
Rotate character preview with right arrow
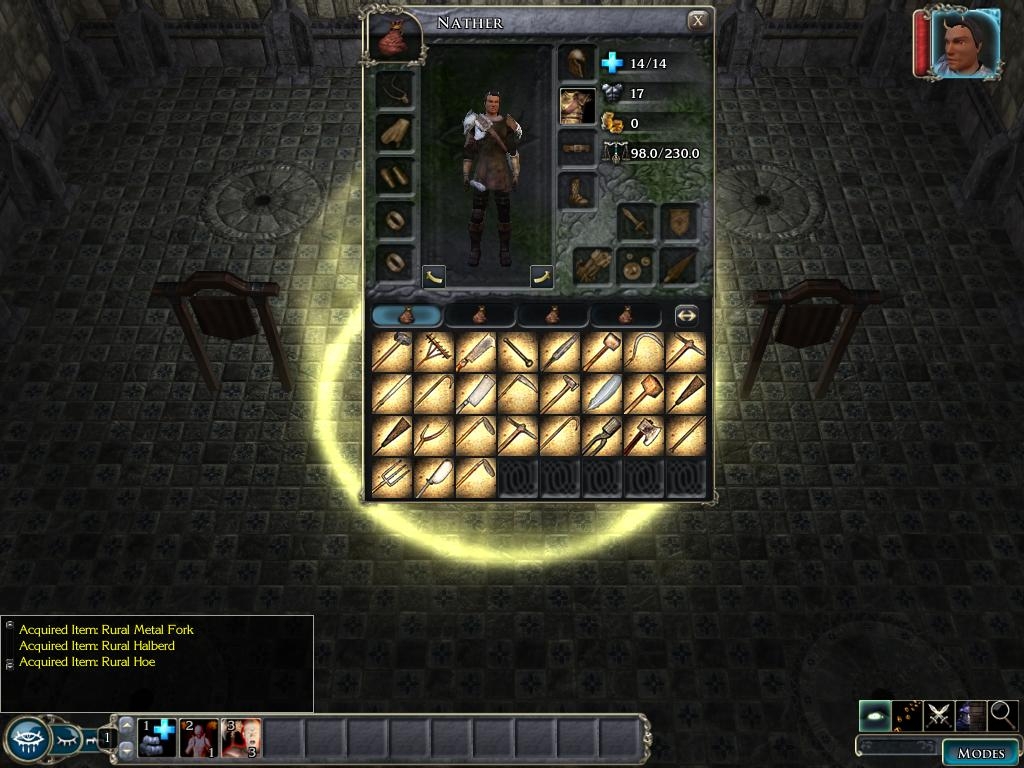(x=542, y=276)
